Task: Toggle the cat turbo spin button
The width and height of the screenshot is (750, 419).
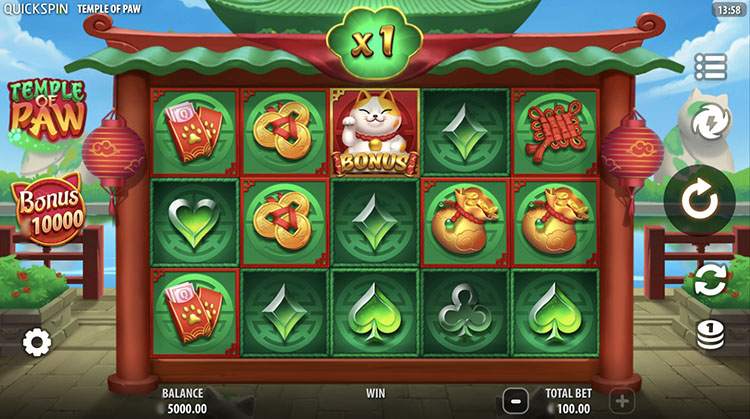Action: pos(708,123)
